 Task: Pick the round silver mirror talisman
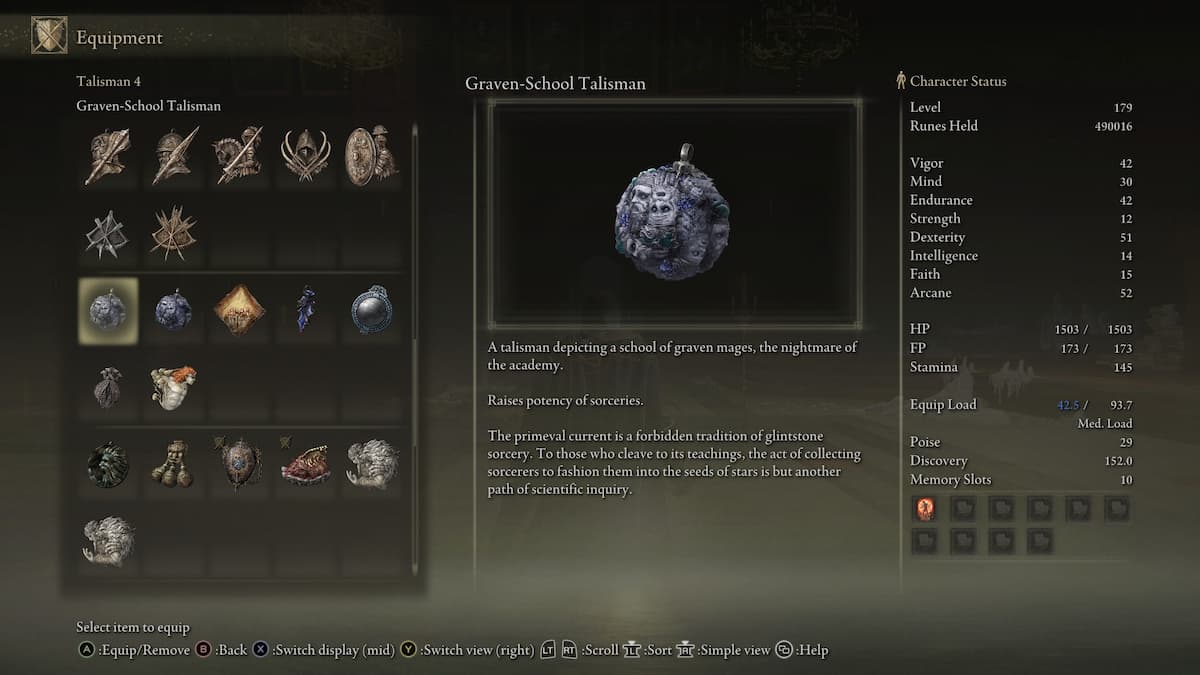tap(371, 311)
